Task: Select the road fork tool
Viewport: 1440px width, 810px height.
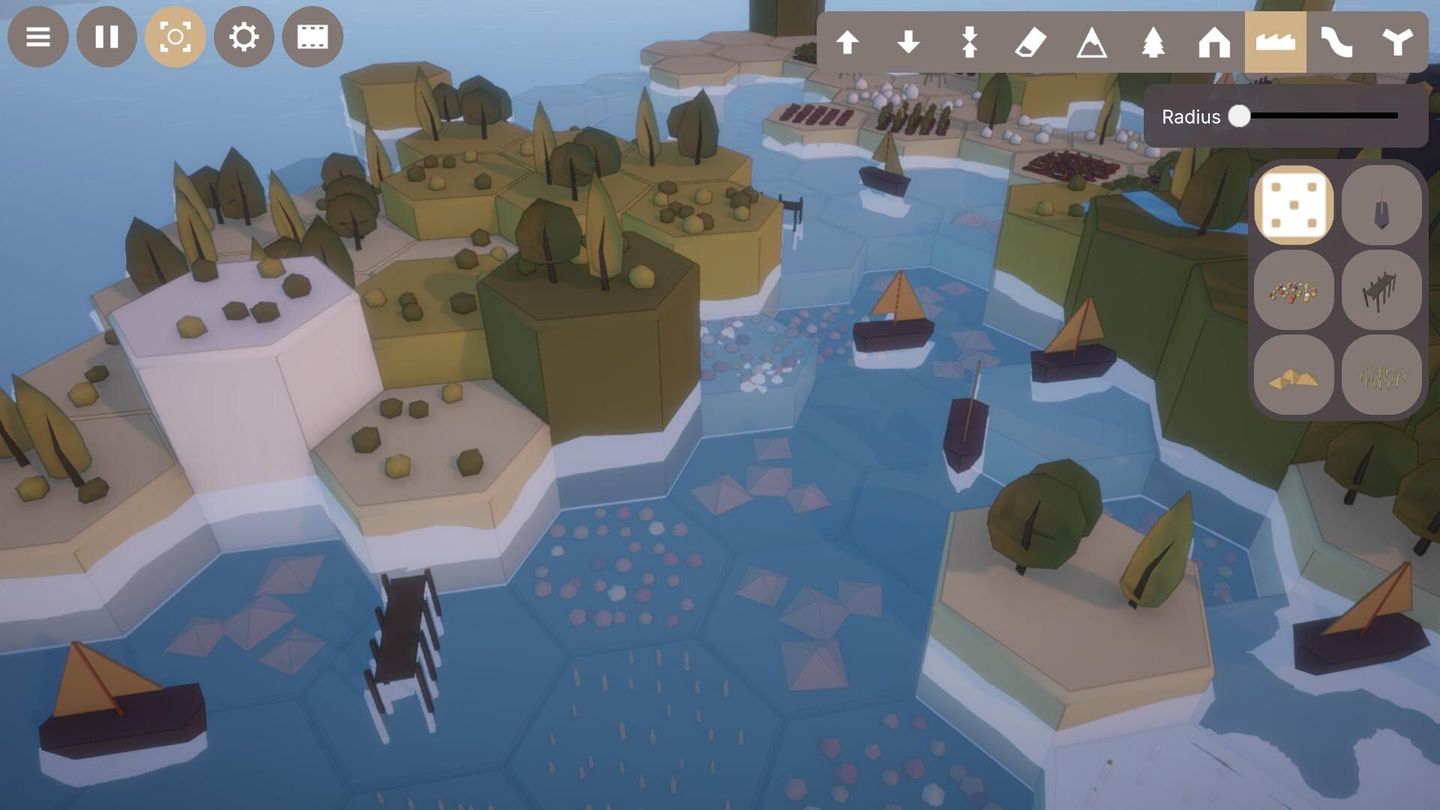Action: (x=1398, y=42)
